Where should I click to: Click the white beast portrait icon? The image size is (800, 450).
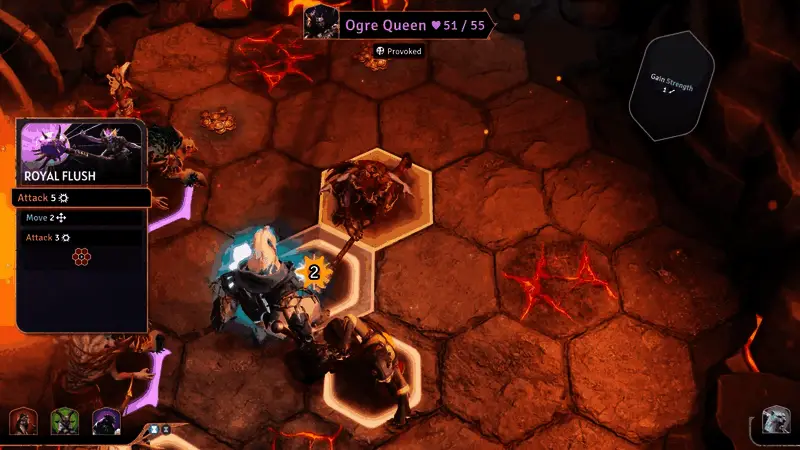pos(777,422)
